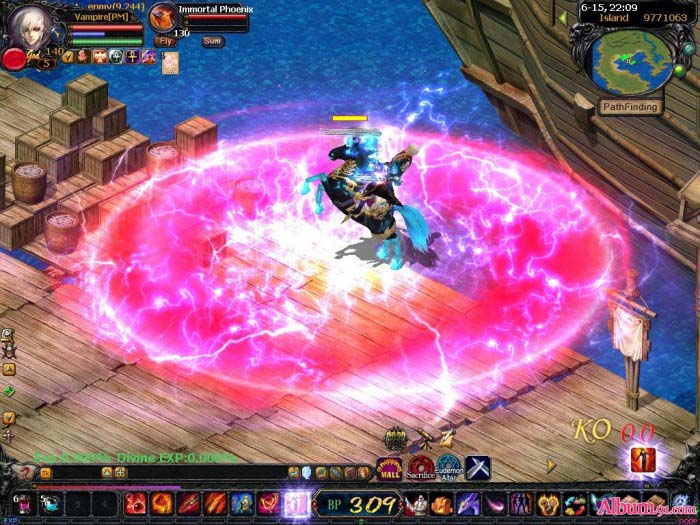Viewport: 700px width, 525px height.
Task: Click the ankh buff icon
Action: (132, 57)
